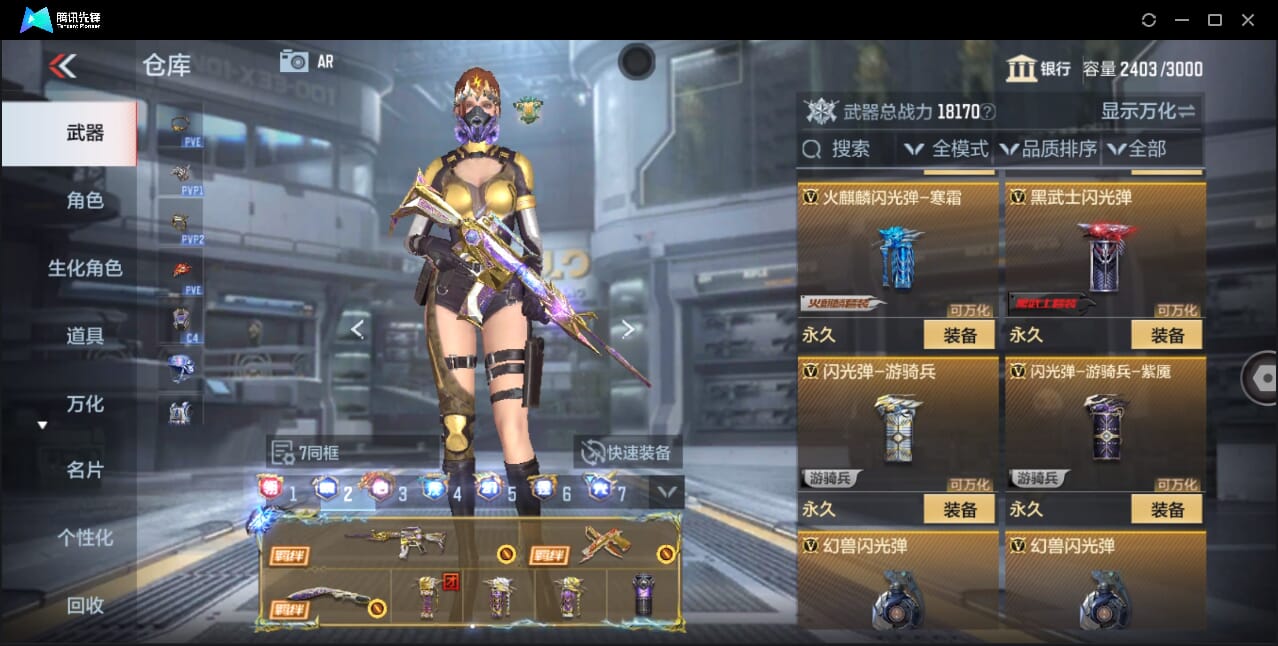1278x646 pixels.
Task: Equip the 黑武士闪光弹 flashbang
Action: (1167, 335)
